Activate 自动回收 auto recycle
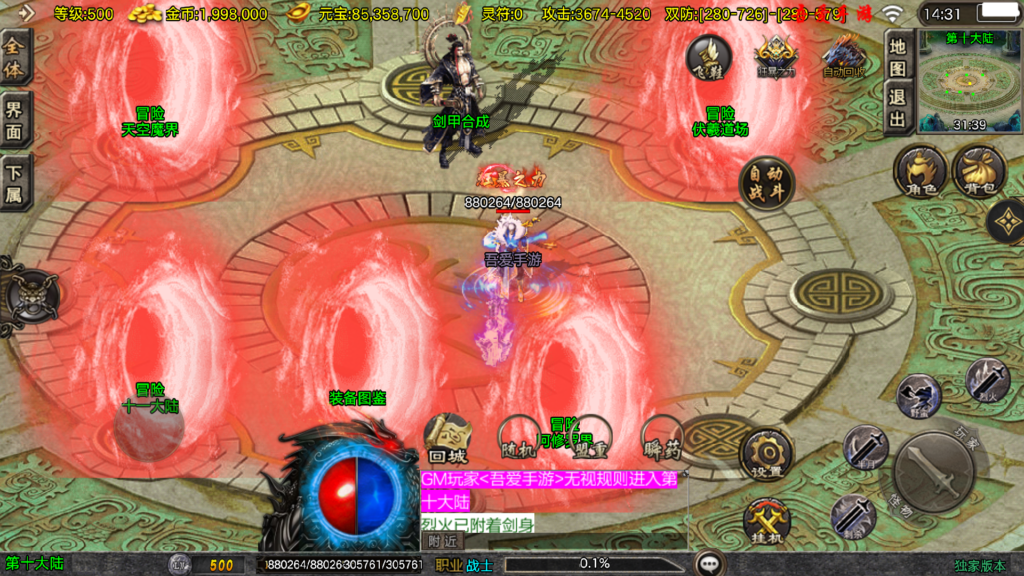Image resolution: width=1024 pixels, height=576 pixels. (x=843, y=57)
